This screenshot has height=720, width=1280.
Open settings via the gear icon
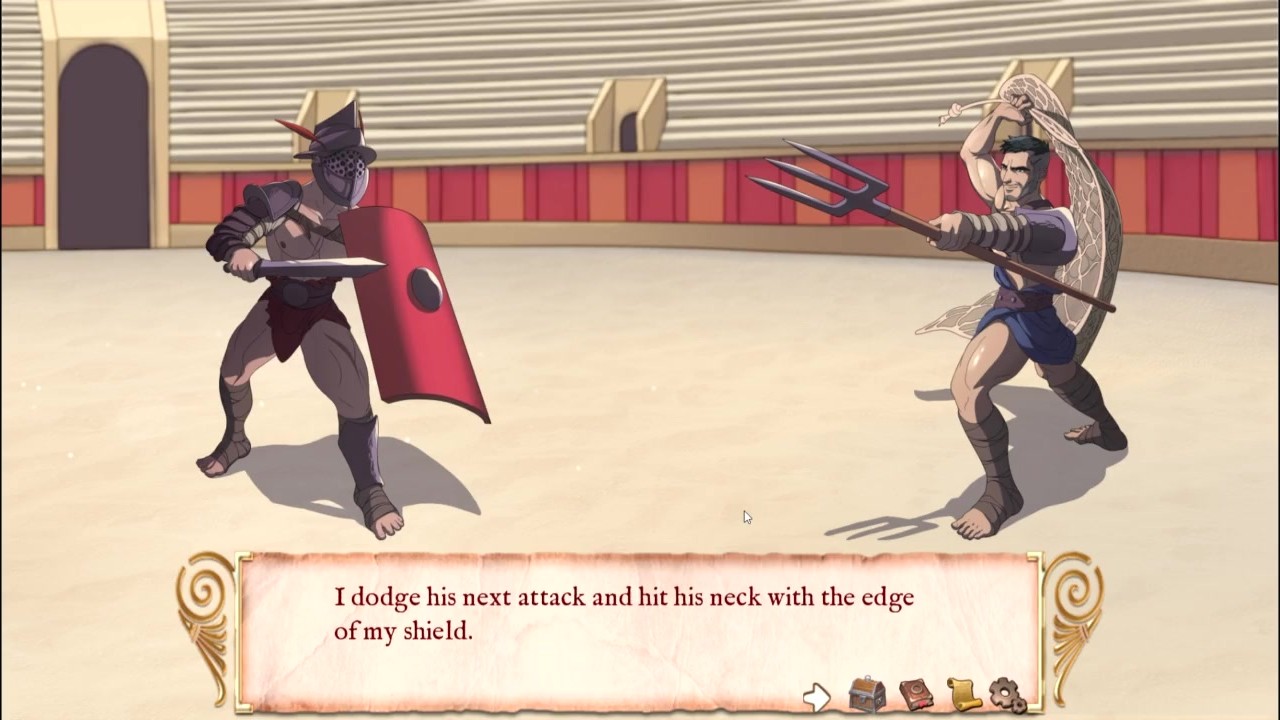coord(1007,694)
